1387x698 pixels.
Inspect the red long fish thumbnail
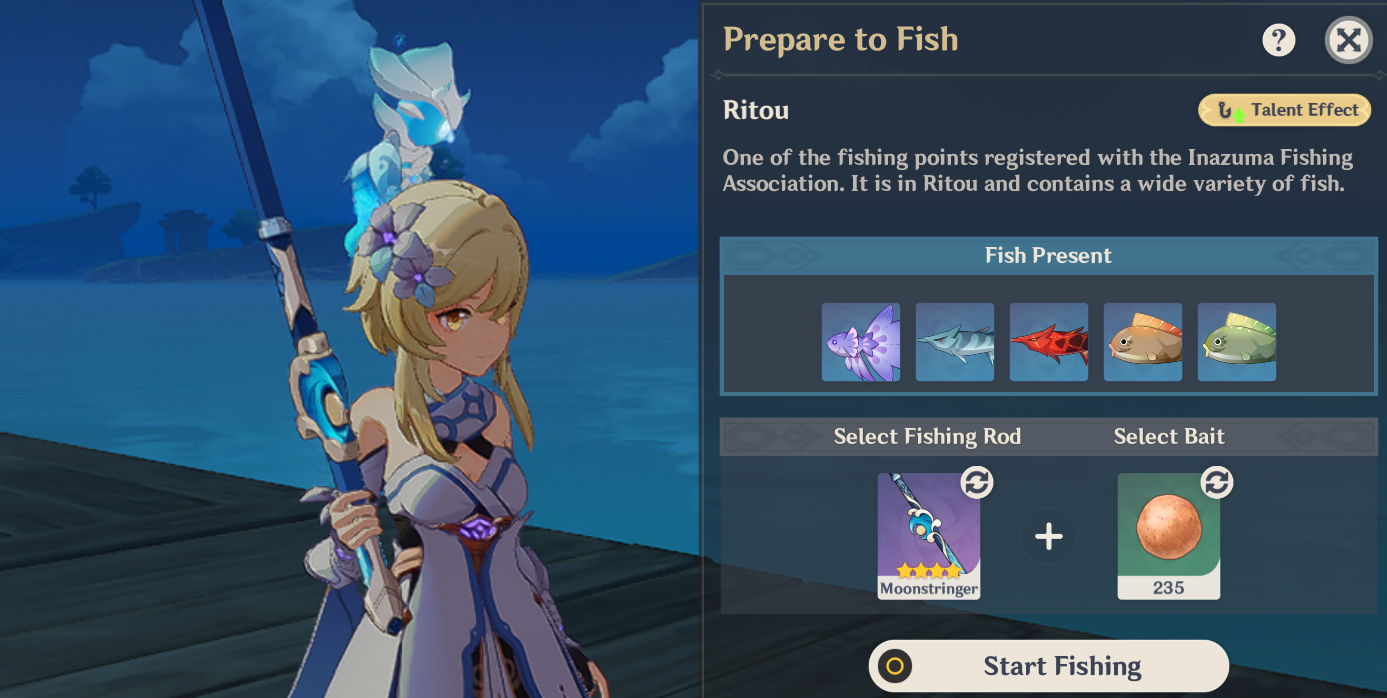coord(1049,342)
